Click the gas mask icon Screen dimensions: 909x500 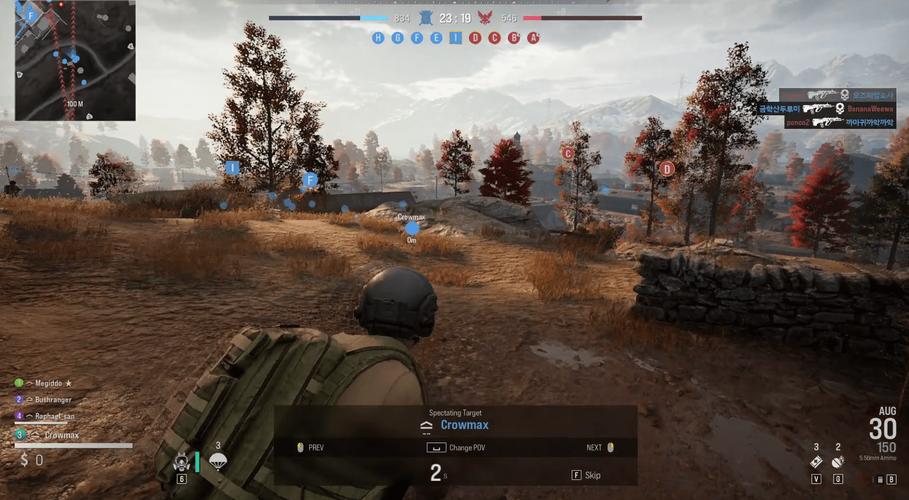182,462
